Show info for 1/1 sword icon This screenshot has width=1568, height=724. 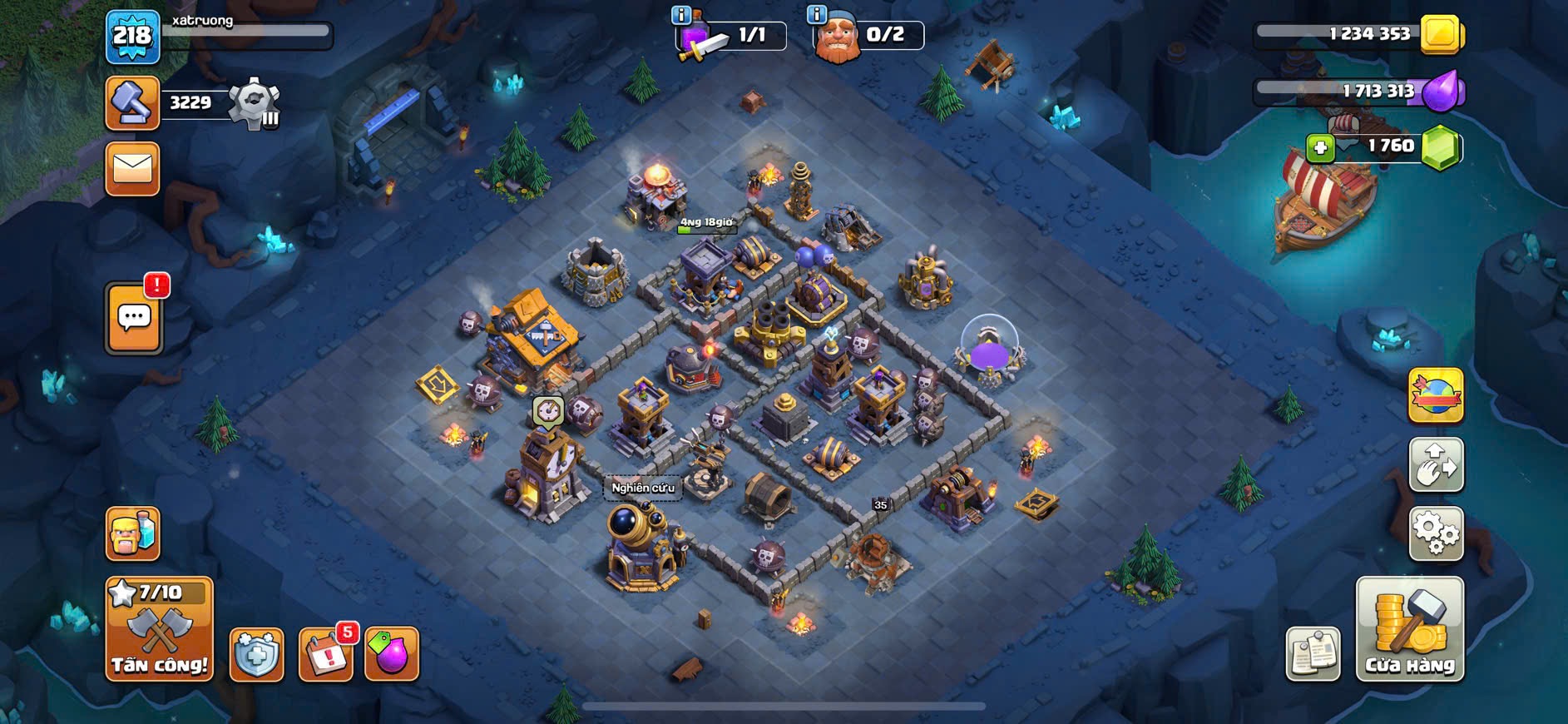680,14
